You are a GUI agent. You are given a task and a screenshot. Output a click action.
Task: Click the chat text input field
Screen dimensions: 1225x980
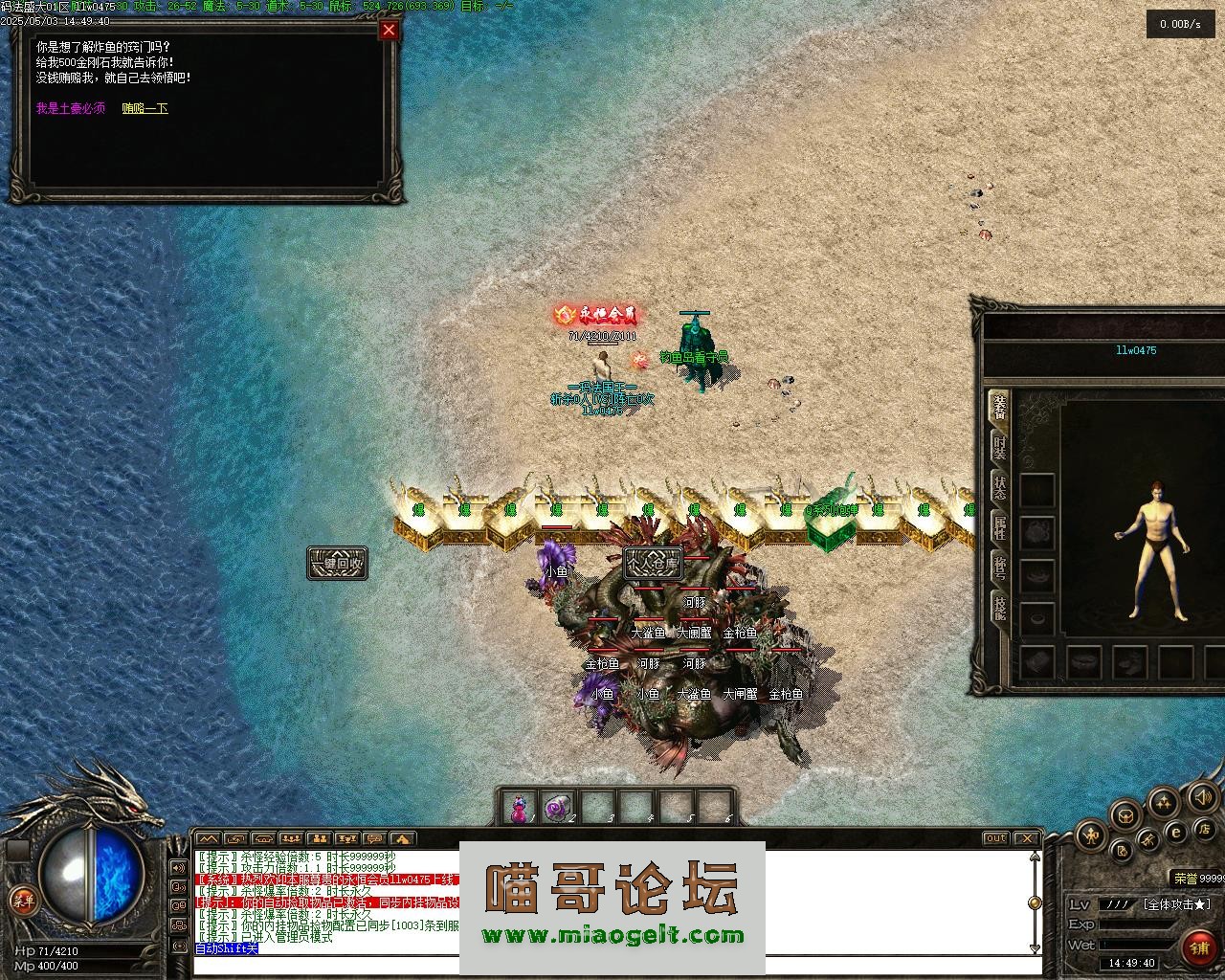(x=612, y=965)
